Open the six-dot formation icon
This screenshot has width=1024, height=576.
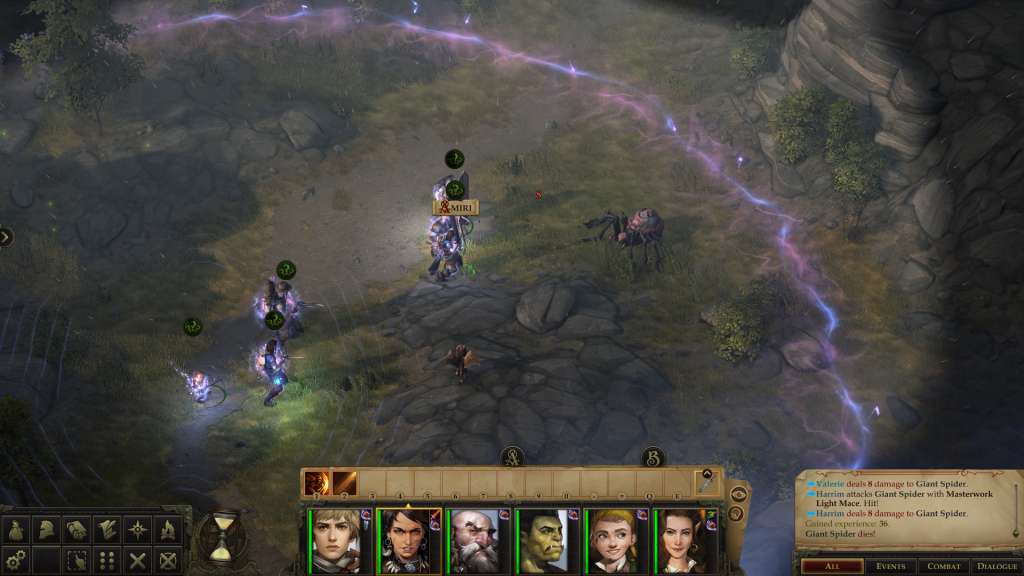[107, 560]
